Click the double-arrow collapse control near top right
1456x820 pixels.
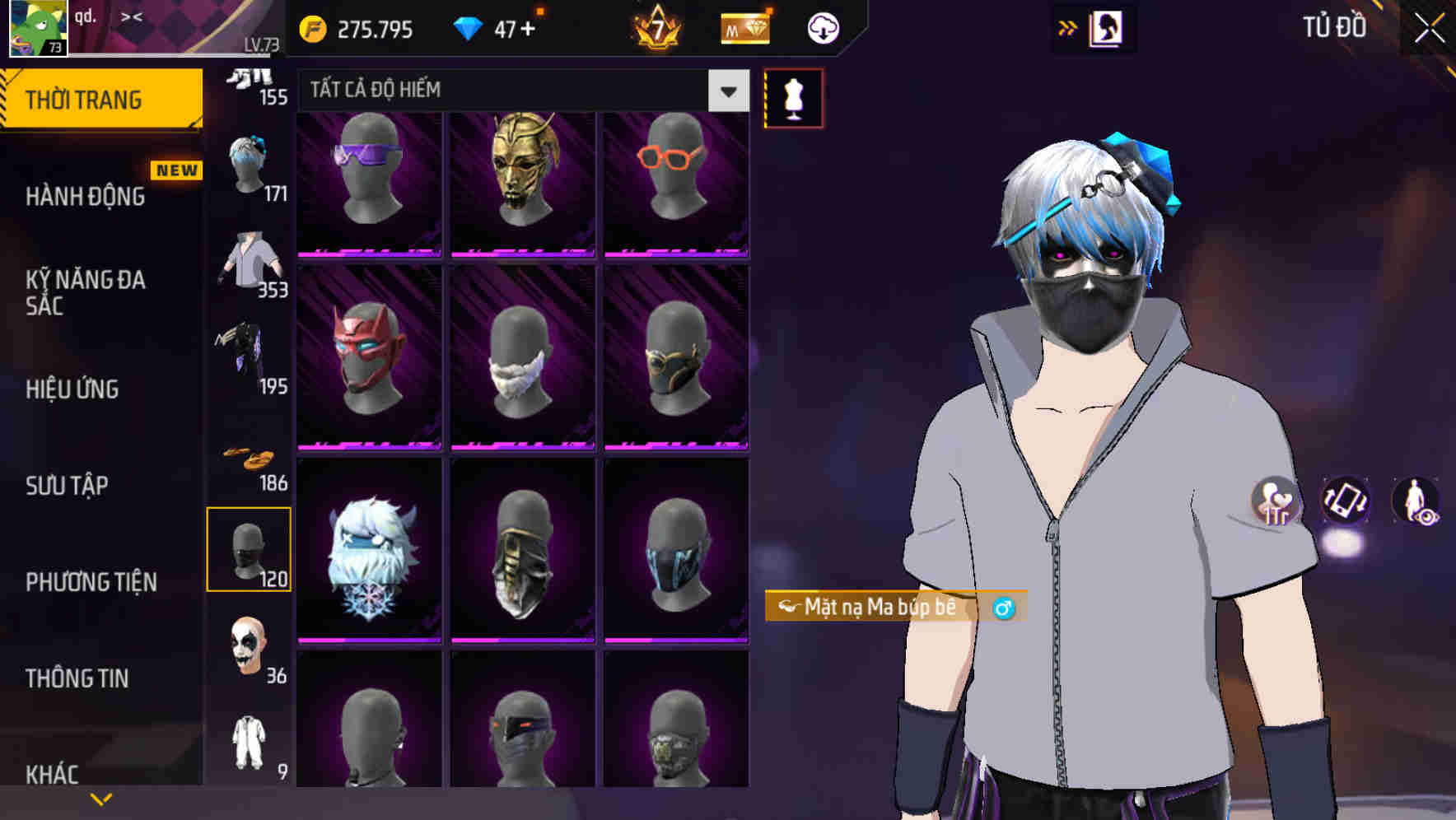coord(1067,26)
